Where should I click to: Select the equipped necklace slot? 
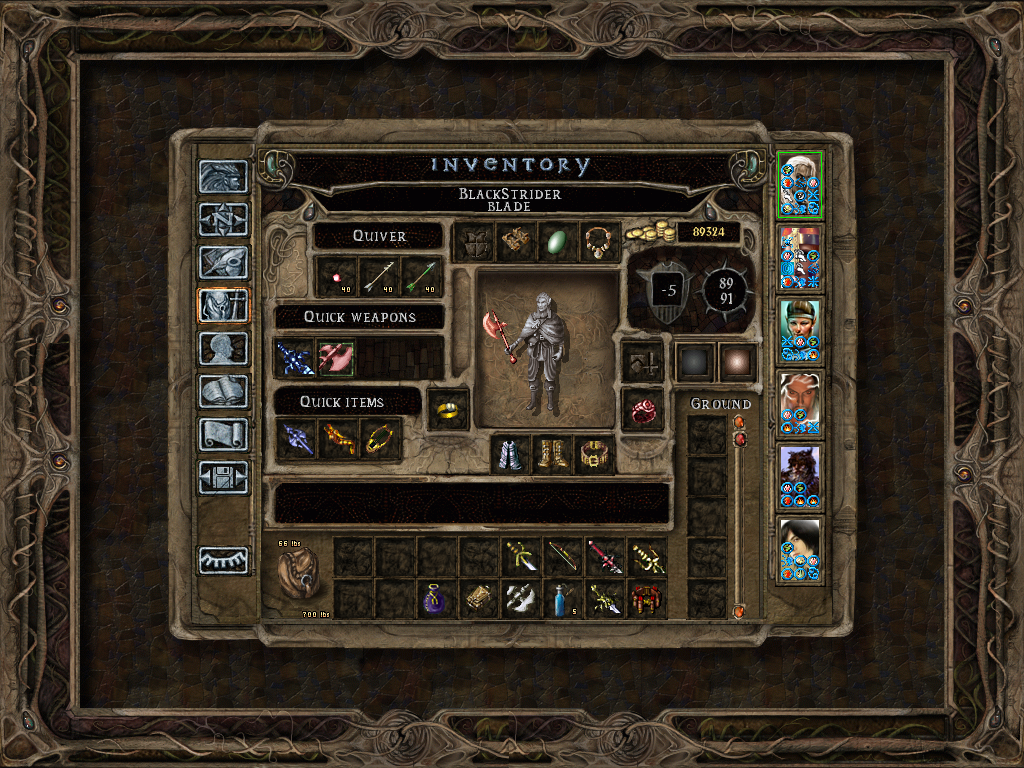pos(600,242)
